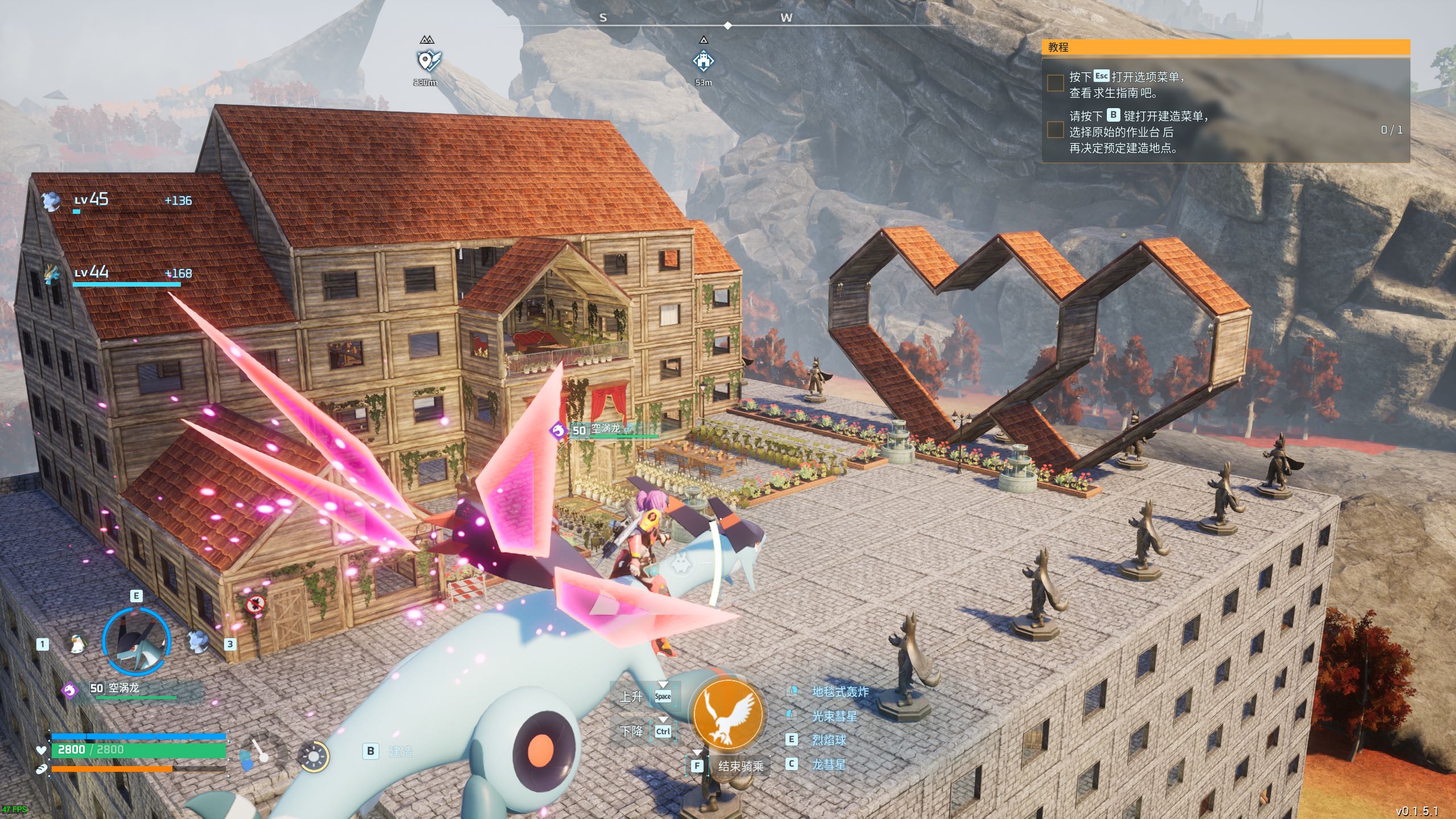Viewport: 1456px width, 819px height.
Task: Trigger the 烈焰球 skill
Action: pyautogui.click(x=828, y=740)
